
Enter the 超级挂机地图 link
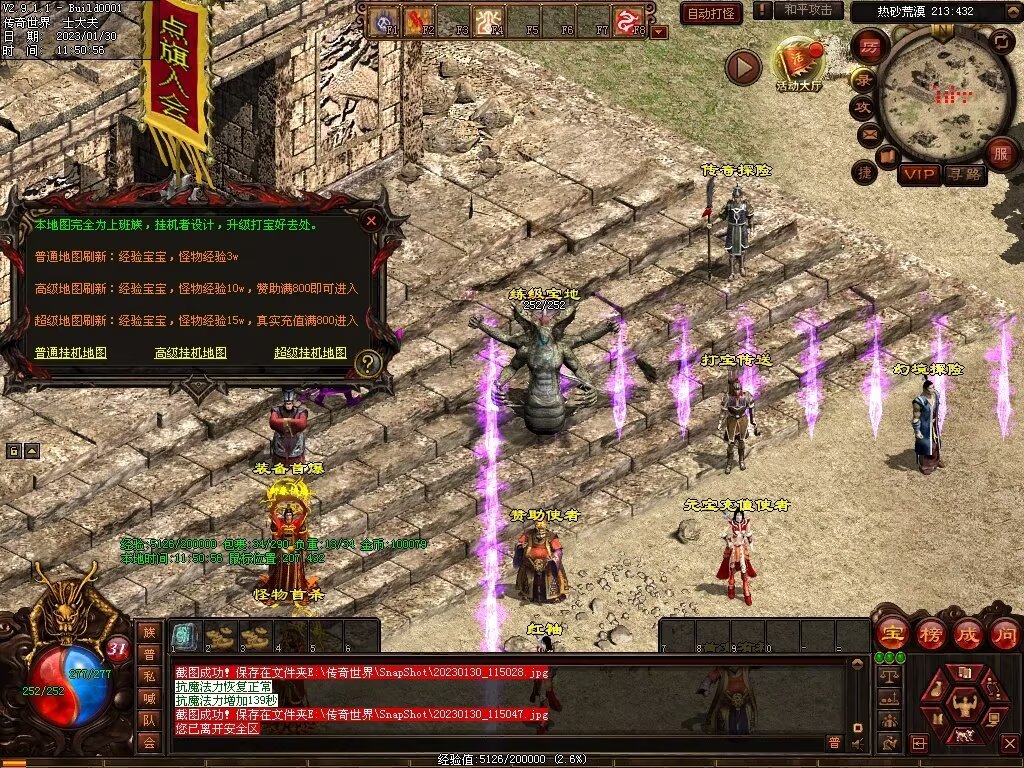click(310, 353)
